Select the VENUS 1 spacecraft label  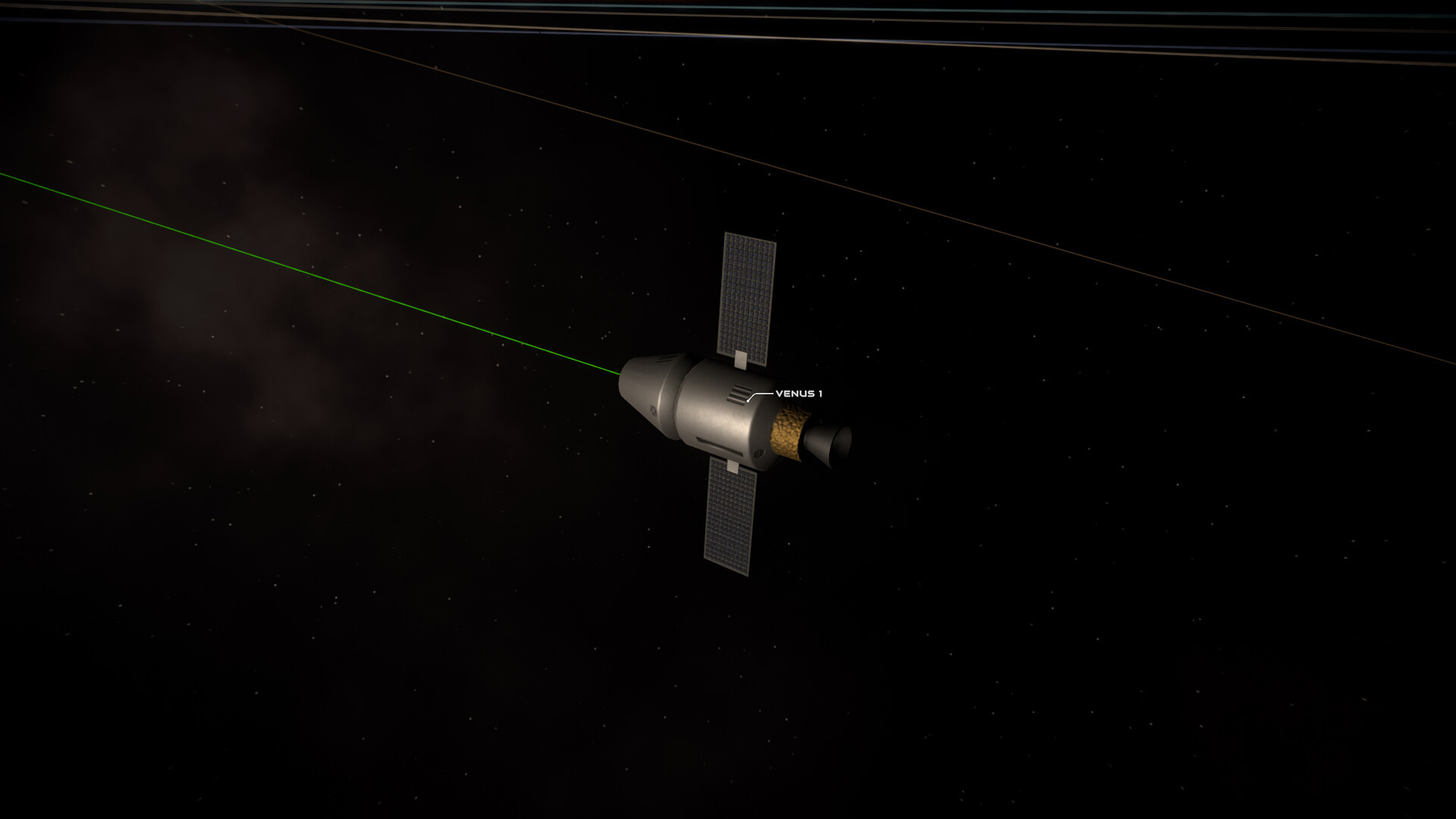pos(799,394)
